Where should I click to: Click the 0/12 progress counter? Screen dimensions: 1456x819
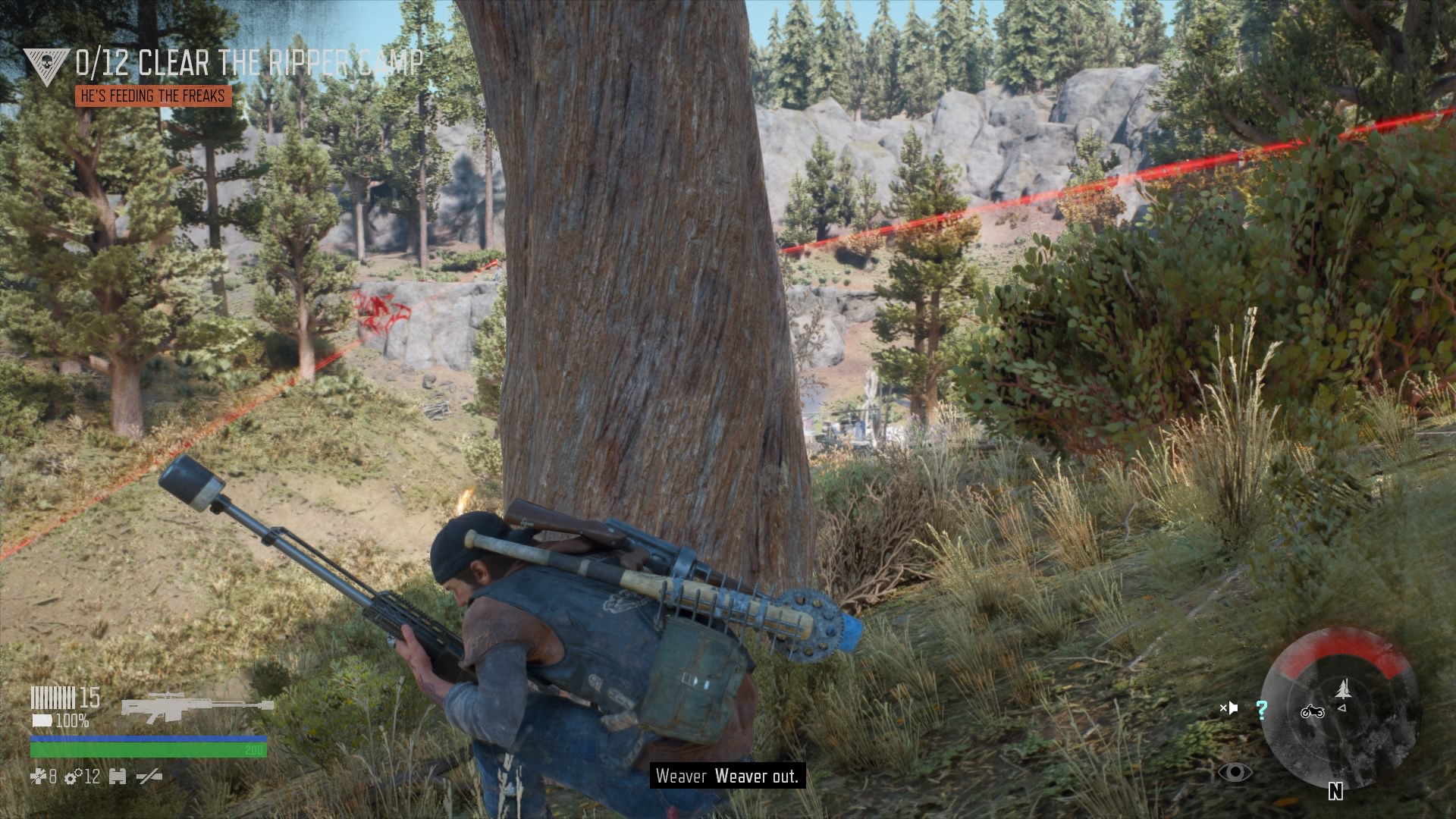tap(102, 63)
